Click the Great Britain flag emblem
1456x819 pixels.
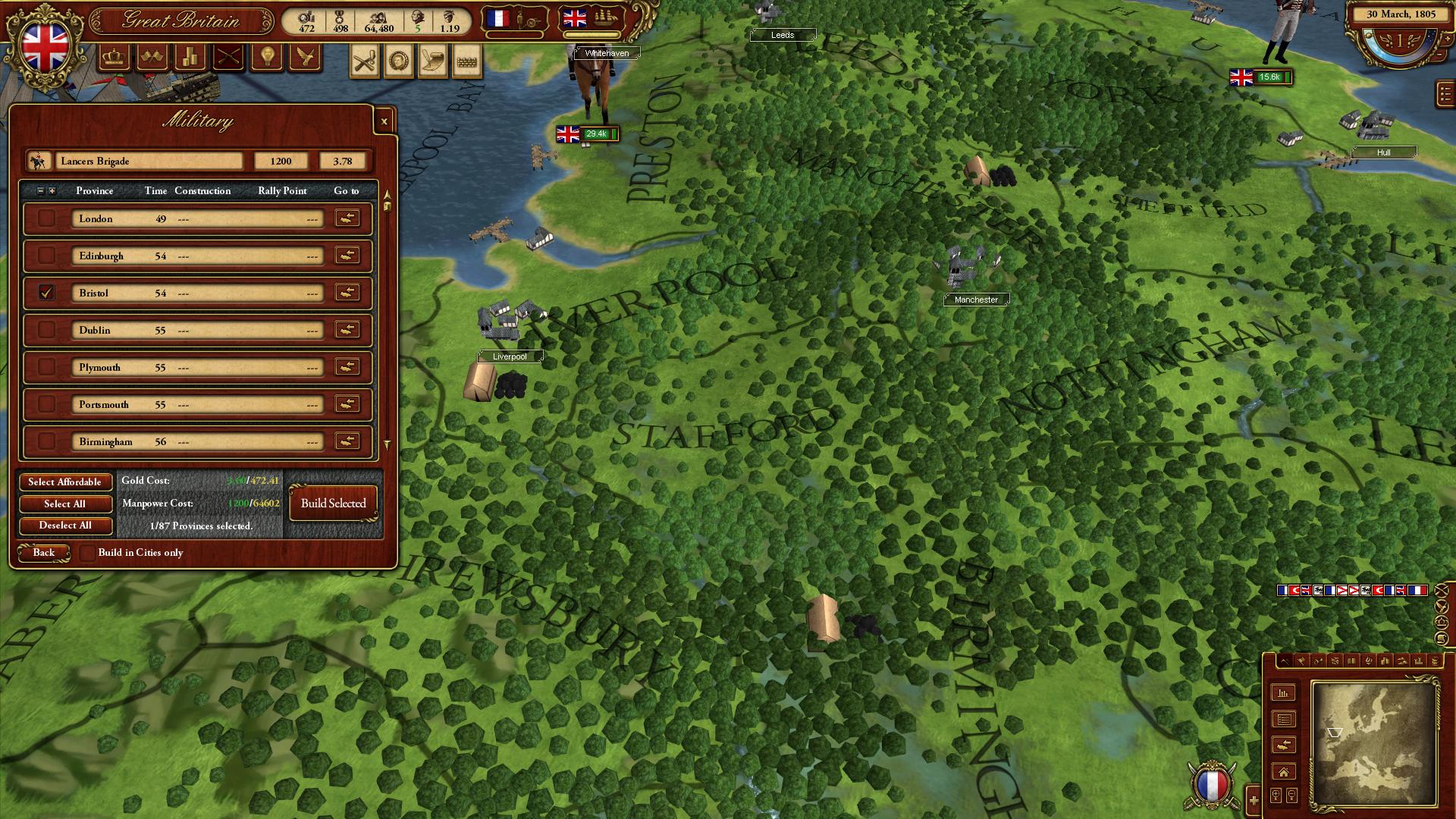[x=45, y=44]
